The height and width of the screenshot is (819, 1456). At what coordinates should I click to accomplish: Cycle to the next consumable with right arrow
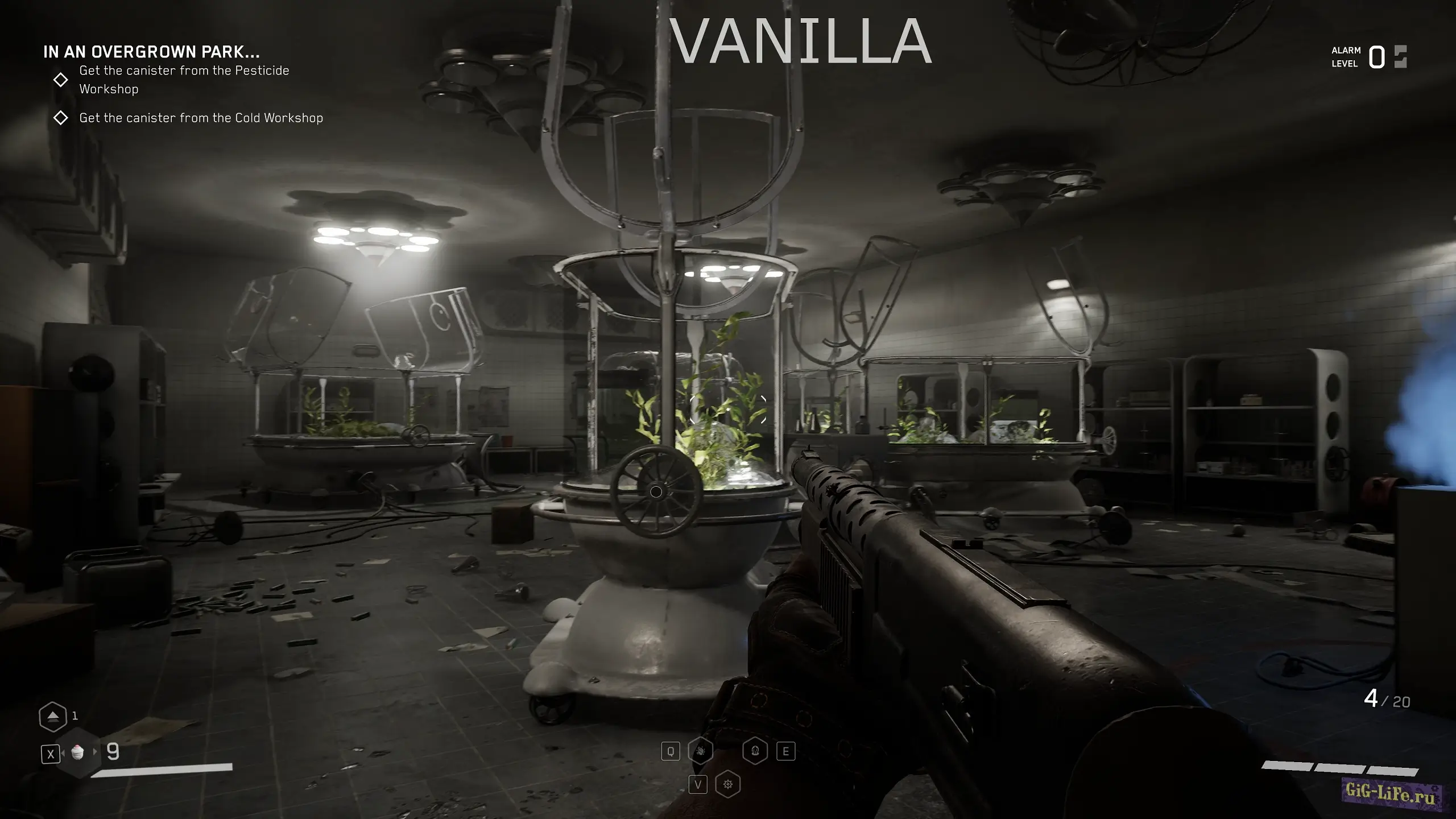(95, 752)
